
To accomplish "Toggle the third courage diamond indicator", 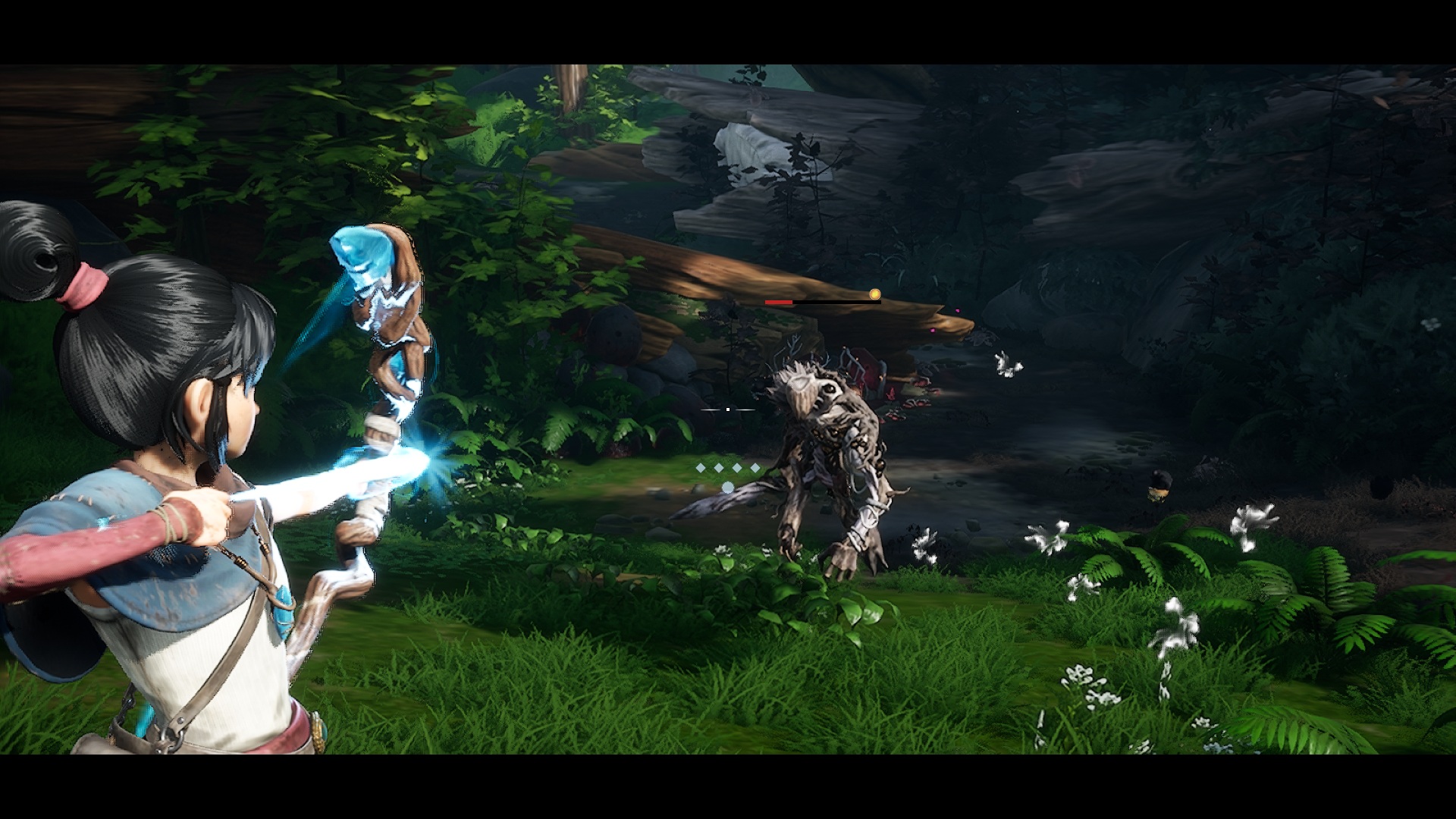I will [738, 467].
